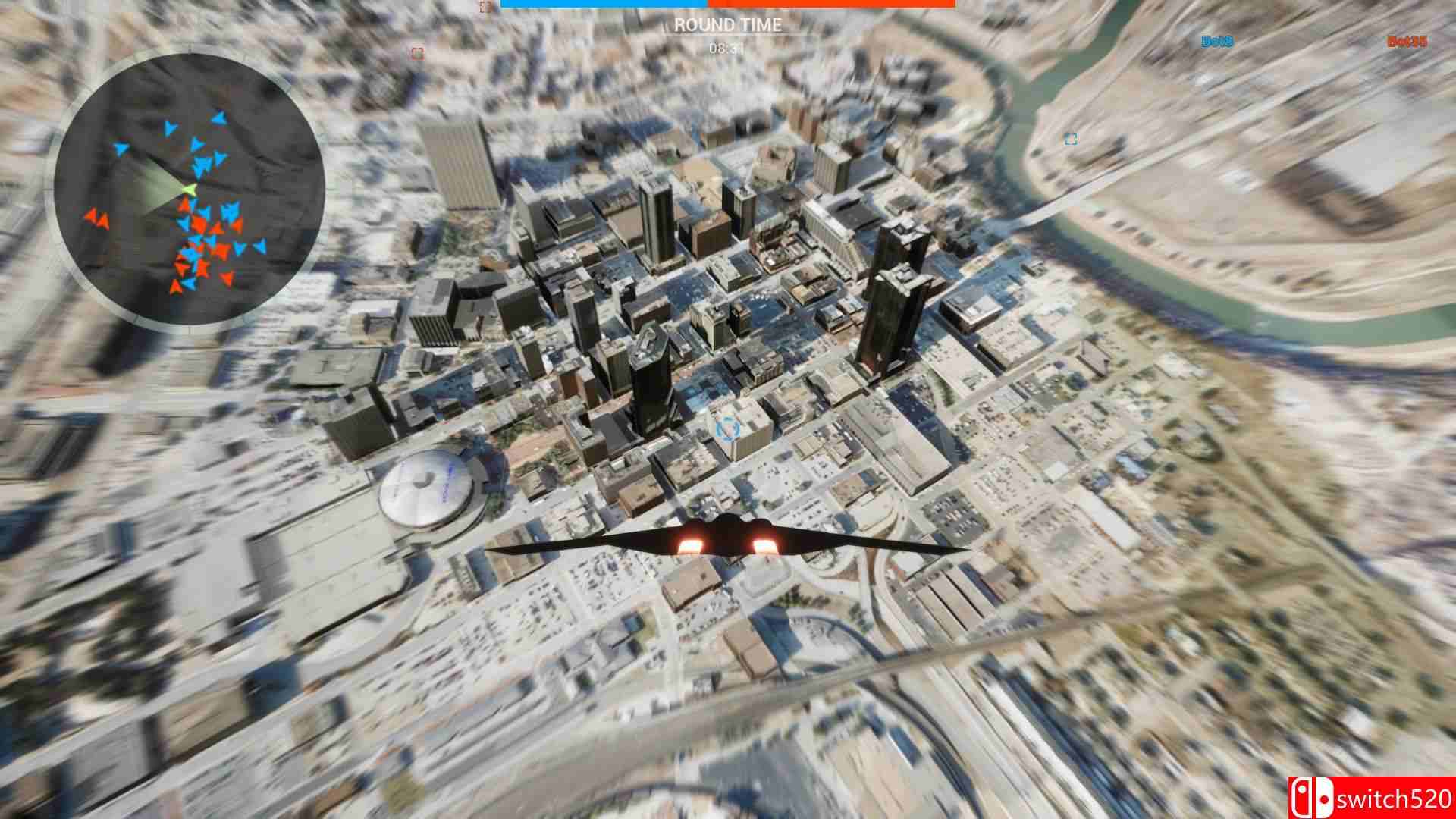Toggle the ROUND TIME header visibility
This screenshot has width=1456, height=819.
726,25
